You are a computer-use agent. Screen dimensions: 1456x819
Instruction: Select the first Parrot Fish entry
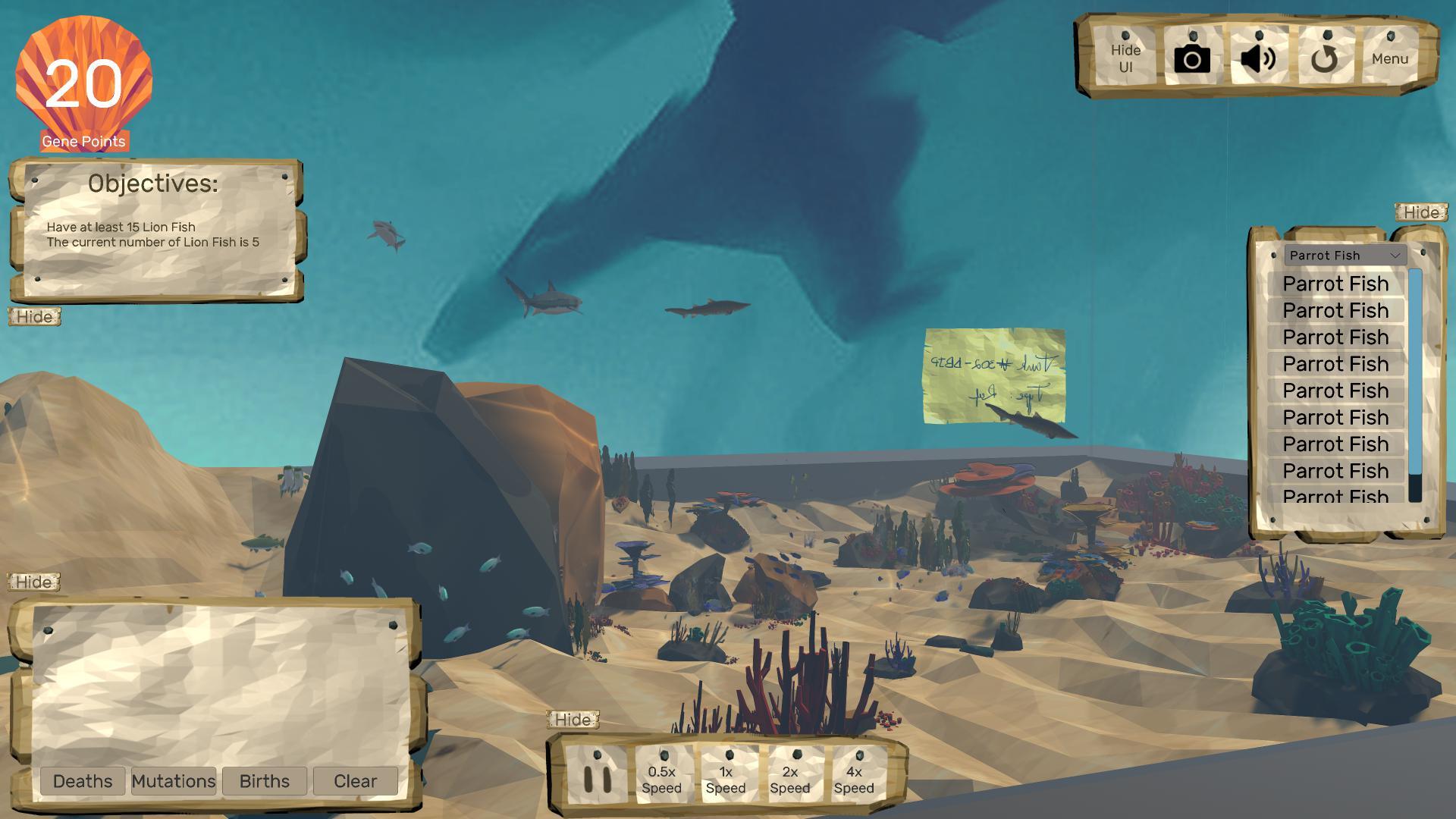tap(1335, 283)
